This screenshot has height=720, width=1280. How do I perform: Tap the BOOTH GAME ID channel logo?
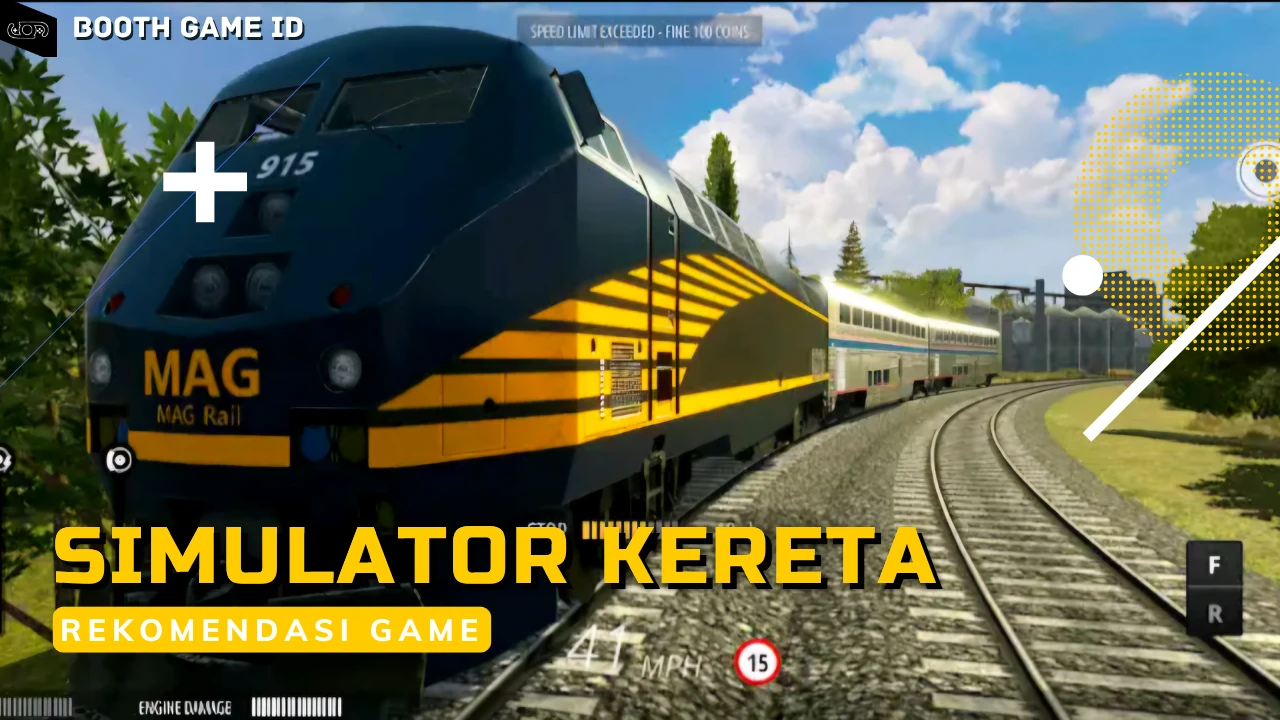(x=27, y=28)
